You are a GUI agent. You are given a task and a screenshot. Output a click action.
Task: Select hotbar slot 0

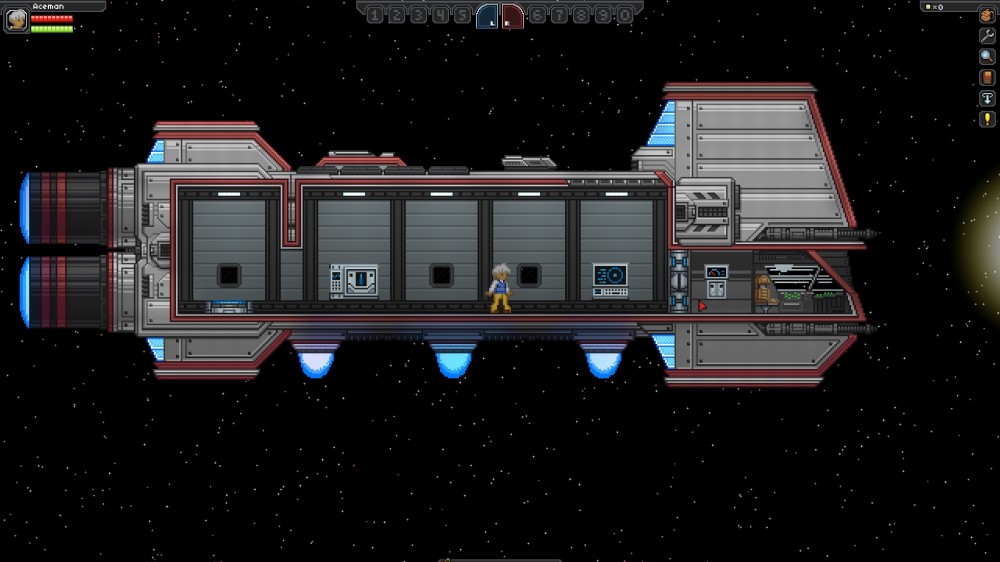click(x=625, y=15)
